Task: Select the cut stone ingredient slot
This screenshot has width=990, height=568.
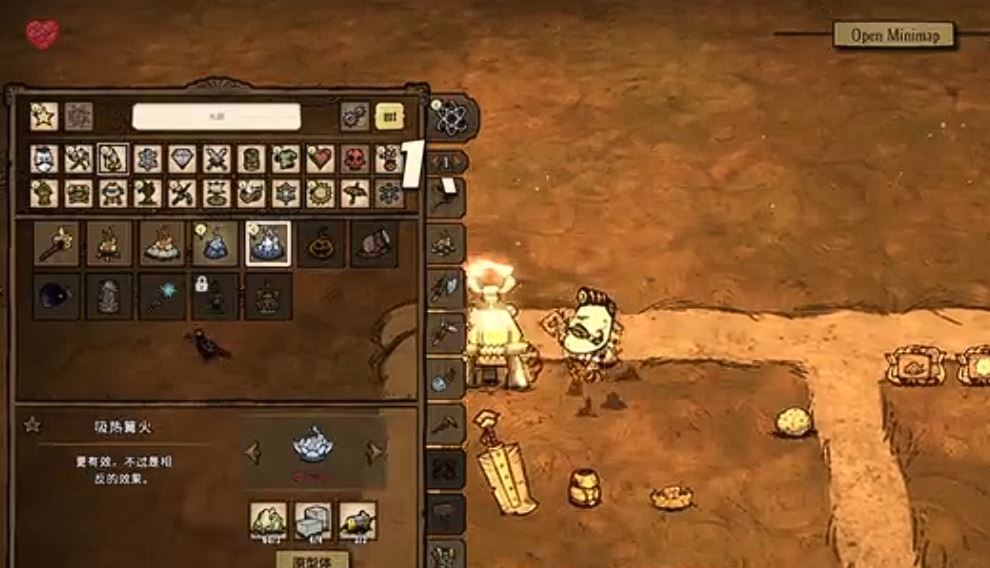Action: pos(313,520)
